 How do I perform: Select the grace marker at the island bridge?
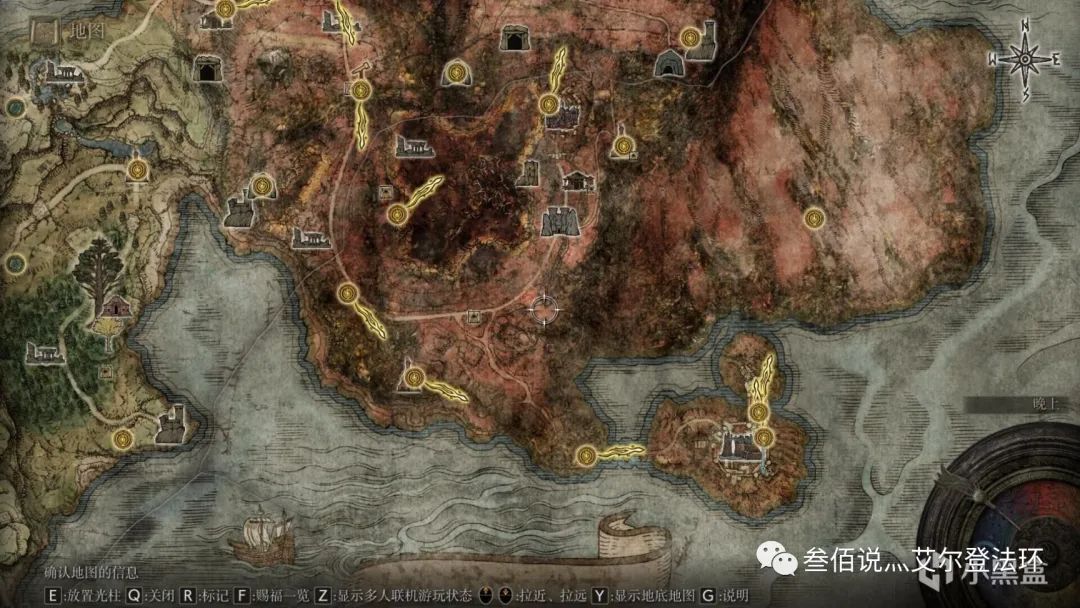coord(587,456)
